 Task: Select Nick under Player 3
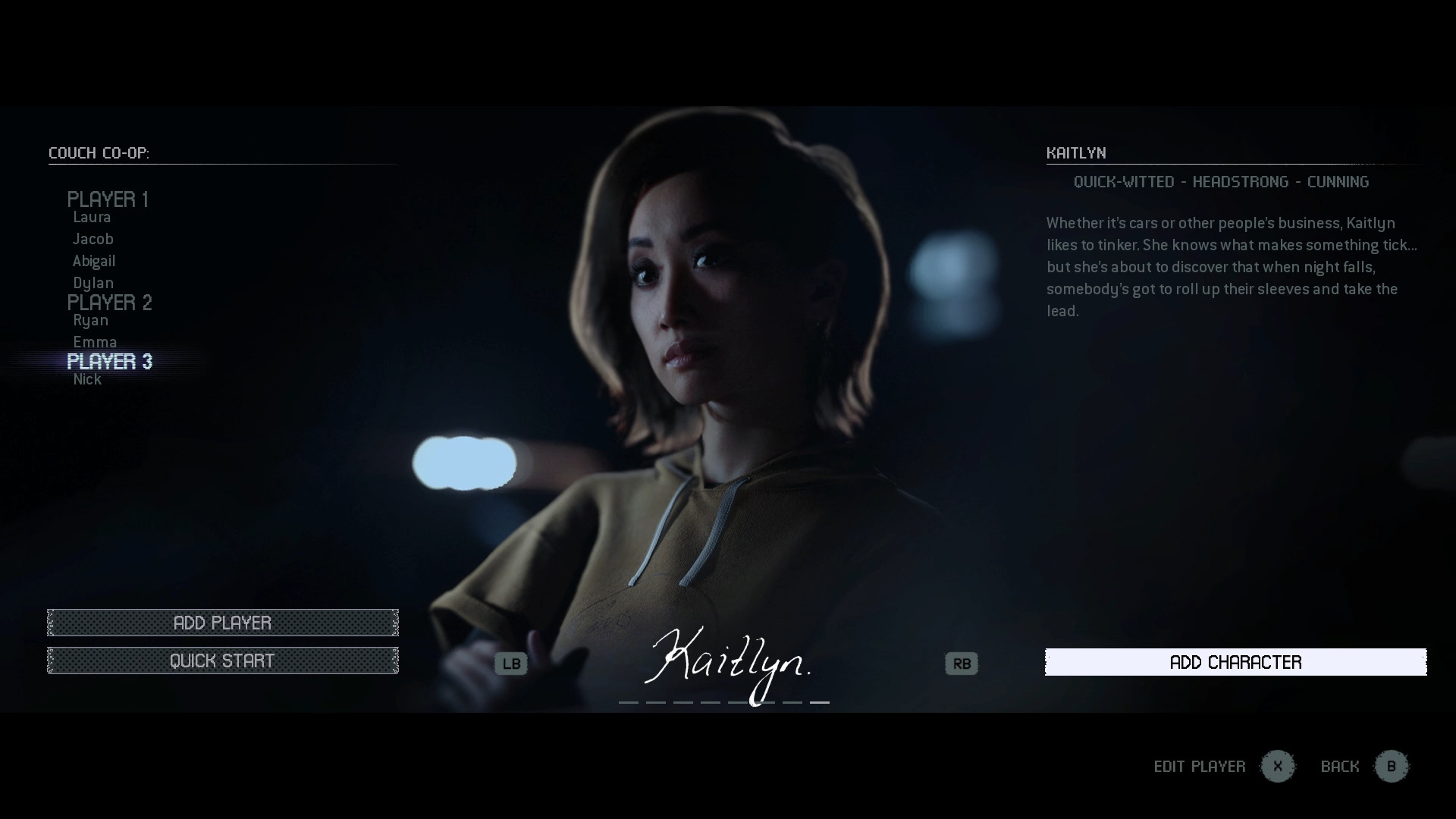click(87, 379)
